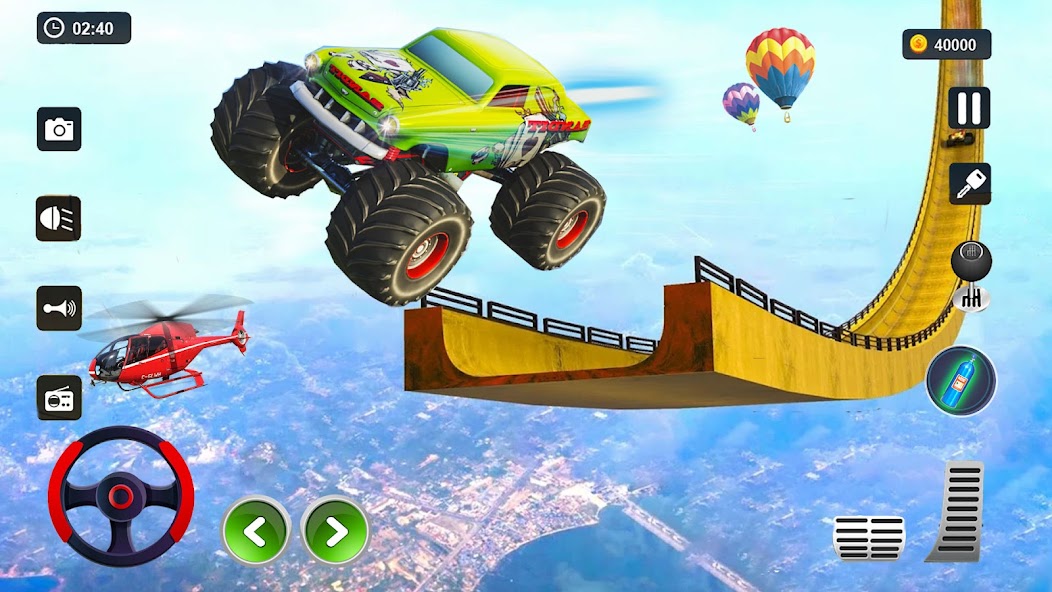Pause the game
Screen dimensions: 1052x592
(968, 108)
